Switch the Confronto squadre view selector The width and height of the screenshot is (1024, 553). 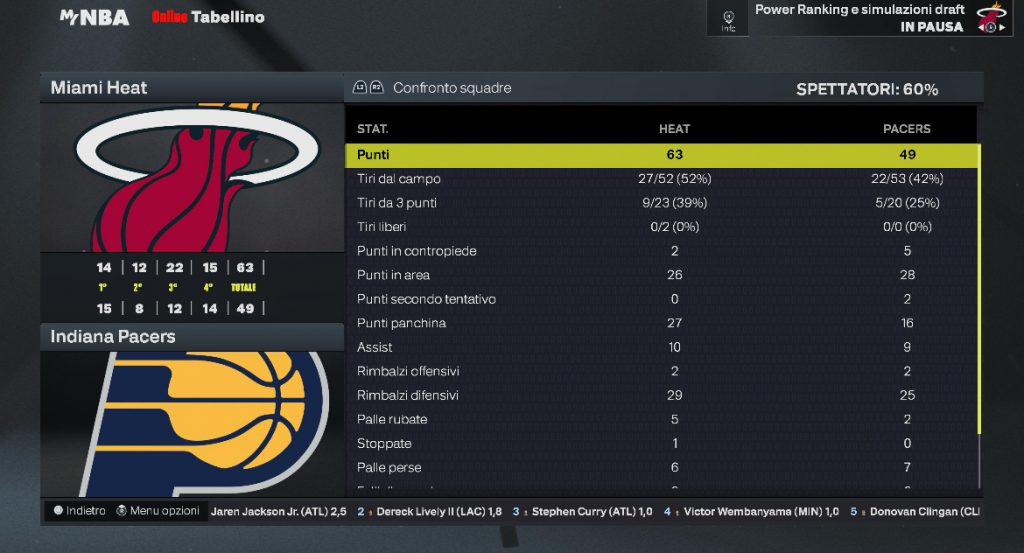[x=432, y=88]
